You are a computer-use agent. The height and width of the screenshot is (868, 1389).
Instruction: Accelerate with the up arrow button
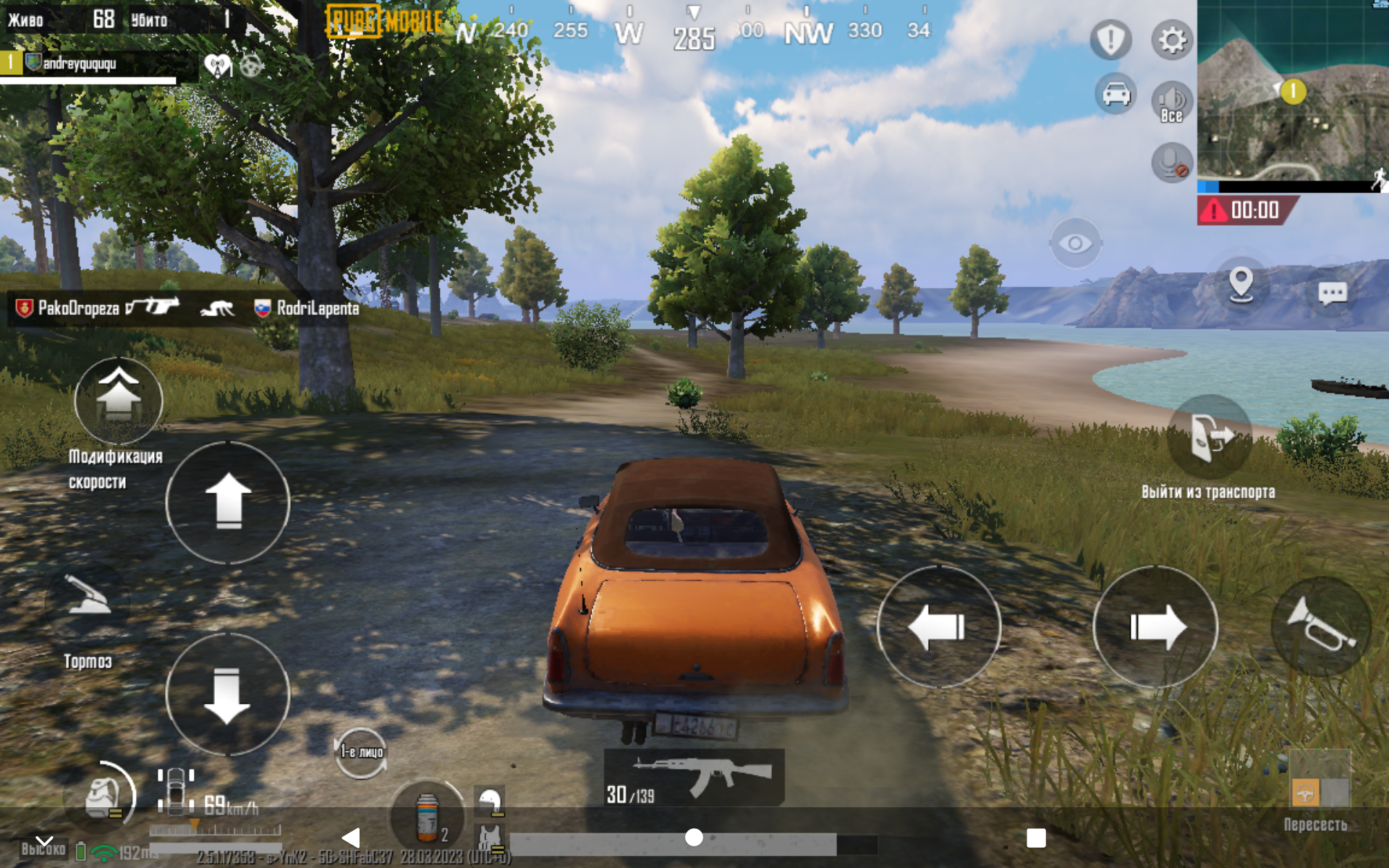point(228,502)
